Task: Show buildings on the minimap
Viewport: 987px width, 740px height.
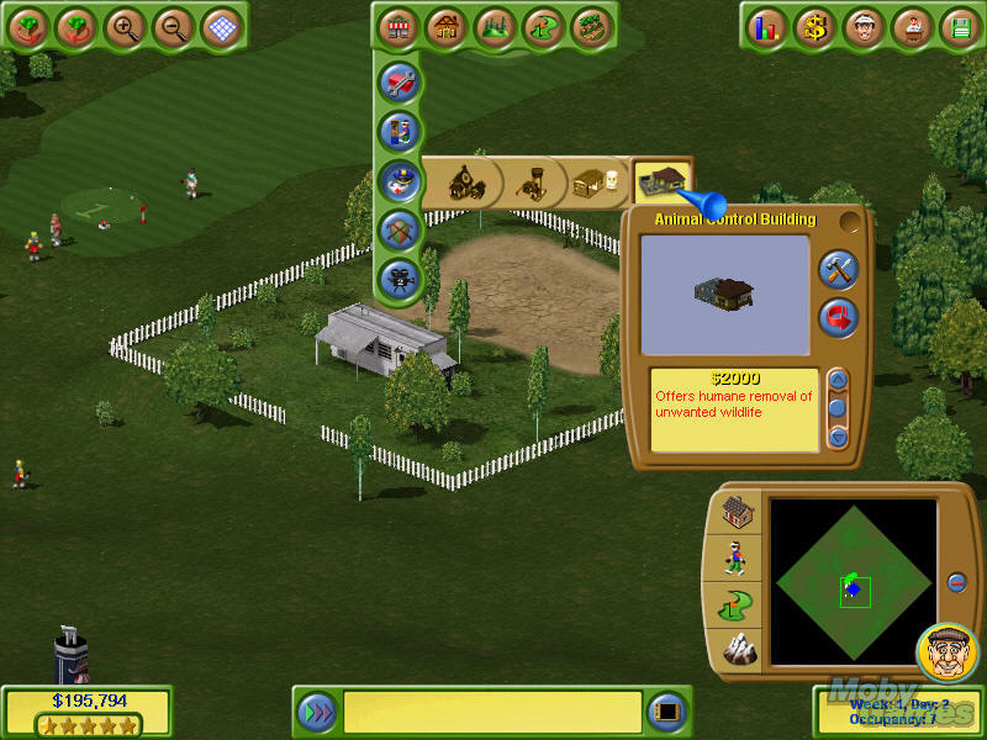Action: point(739,513)
